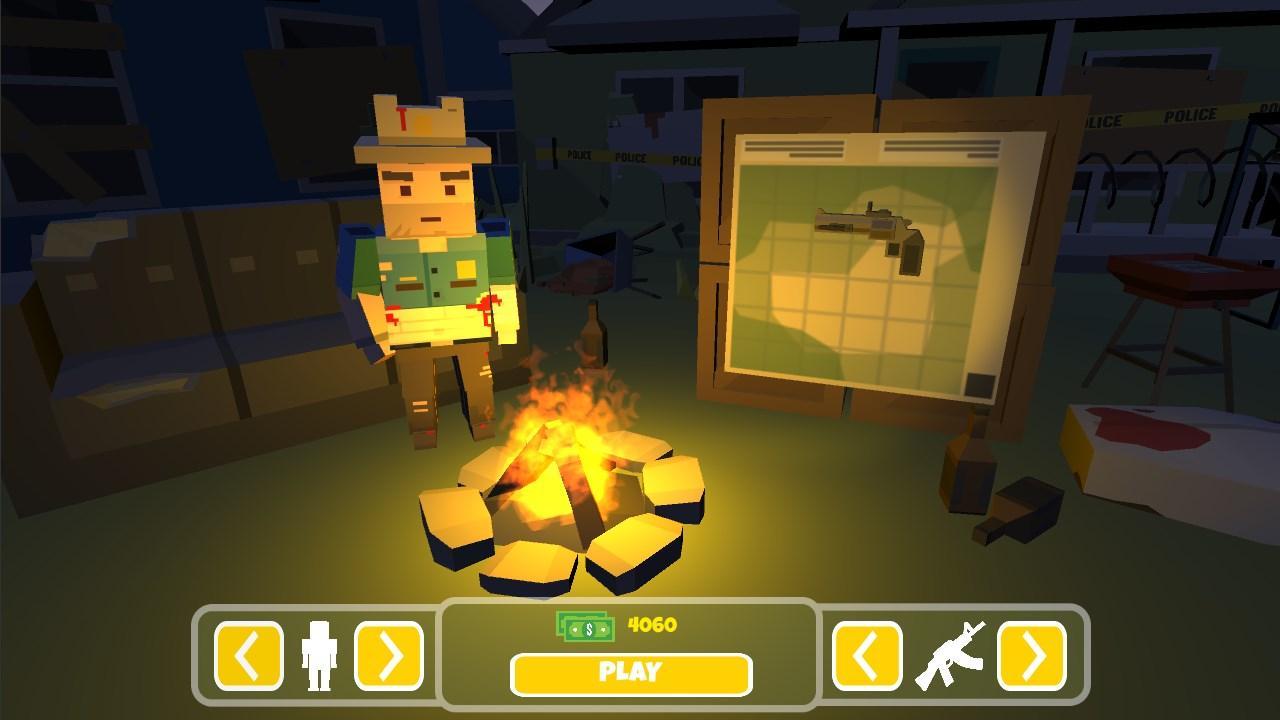Choose the previous weapon
The width and height of the screenshot is (1280, 720).
pyautogui.click(x=867, y=656)
